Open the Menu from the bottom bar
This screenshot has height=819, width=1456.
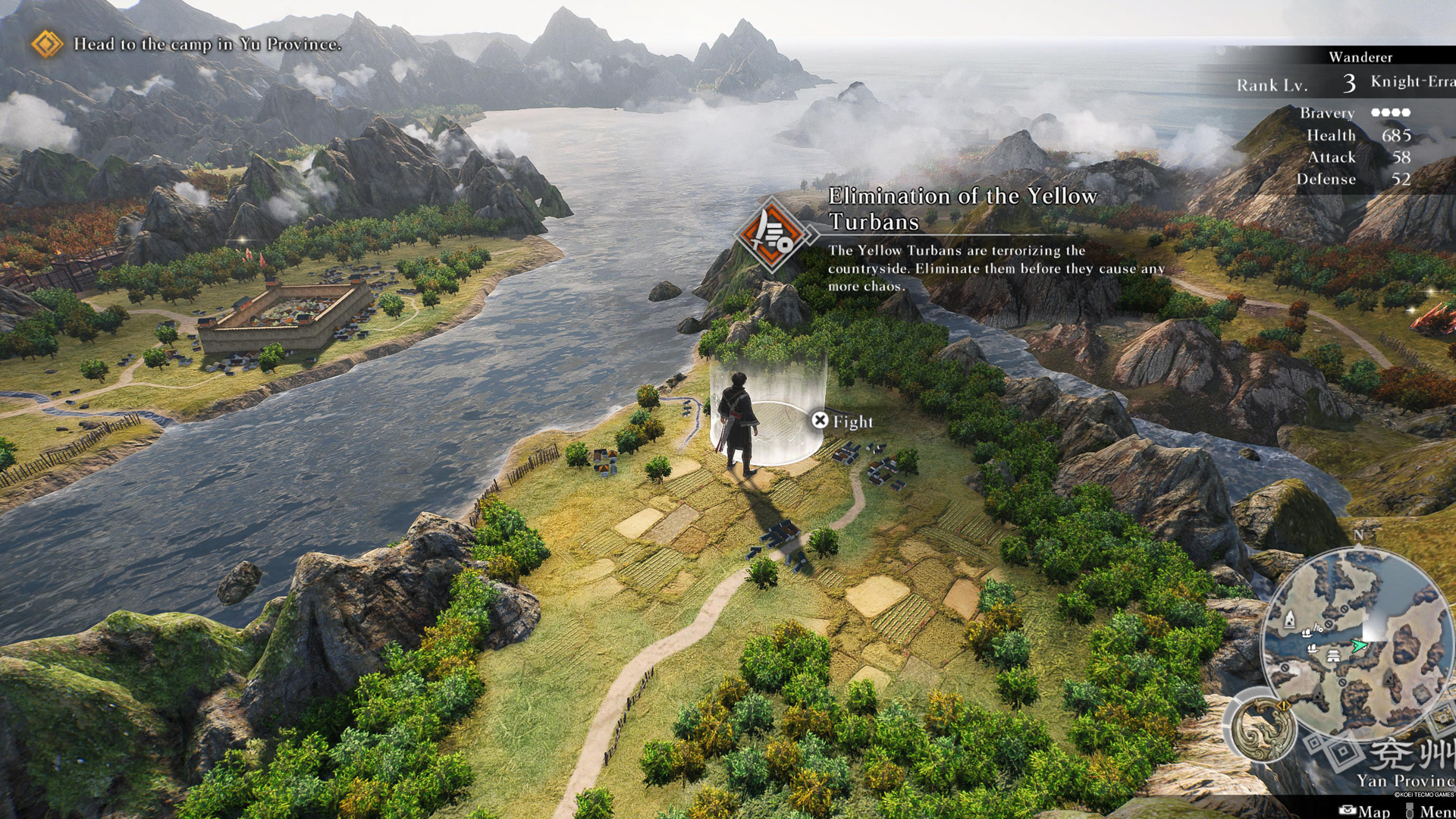pos(1432,811)
